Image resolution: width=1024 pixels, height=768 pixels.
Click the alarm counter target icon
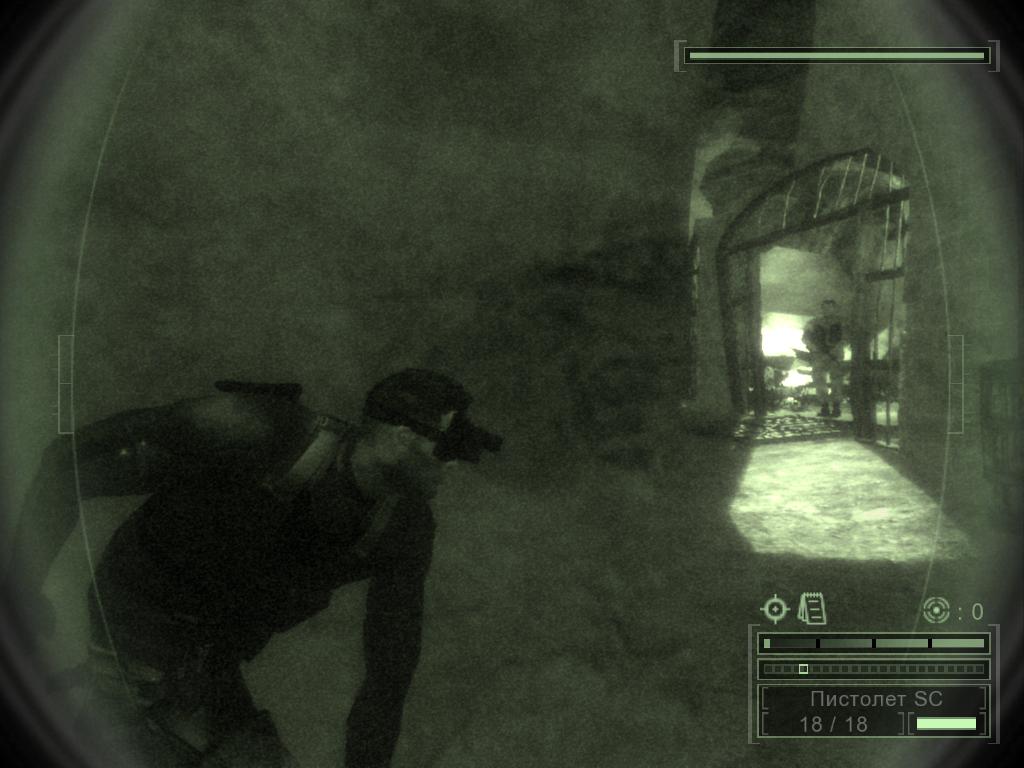pyautogui.click(x=936, y=610)
